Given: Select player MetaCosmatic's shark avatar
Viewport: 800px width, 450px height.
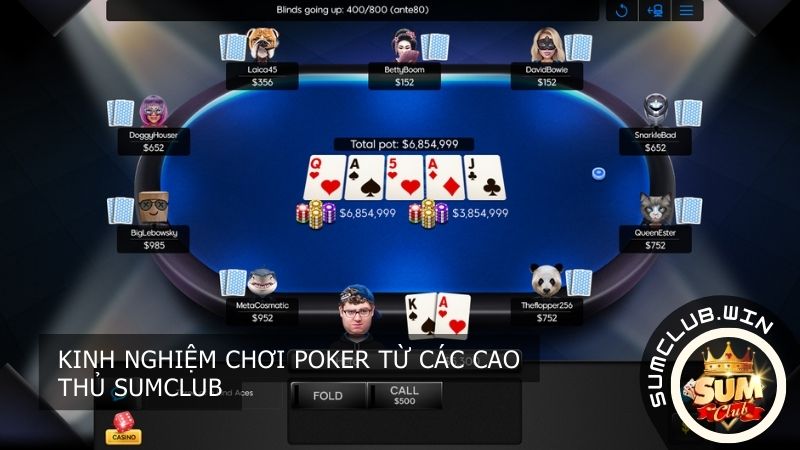Looking at the screenshot, I should click(x=262, y=283).
